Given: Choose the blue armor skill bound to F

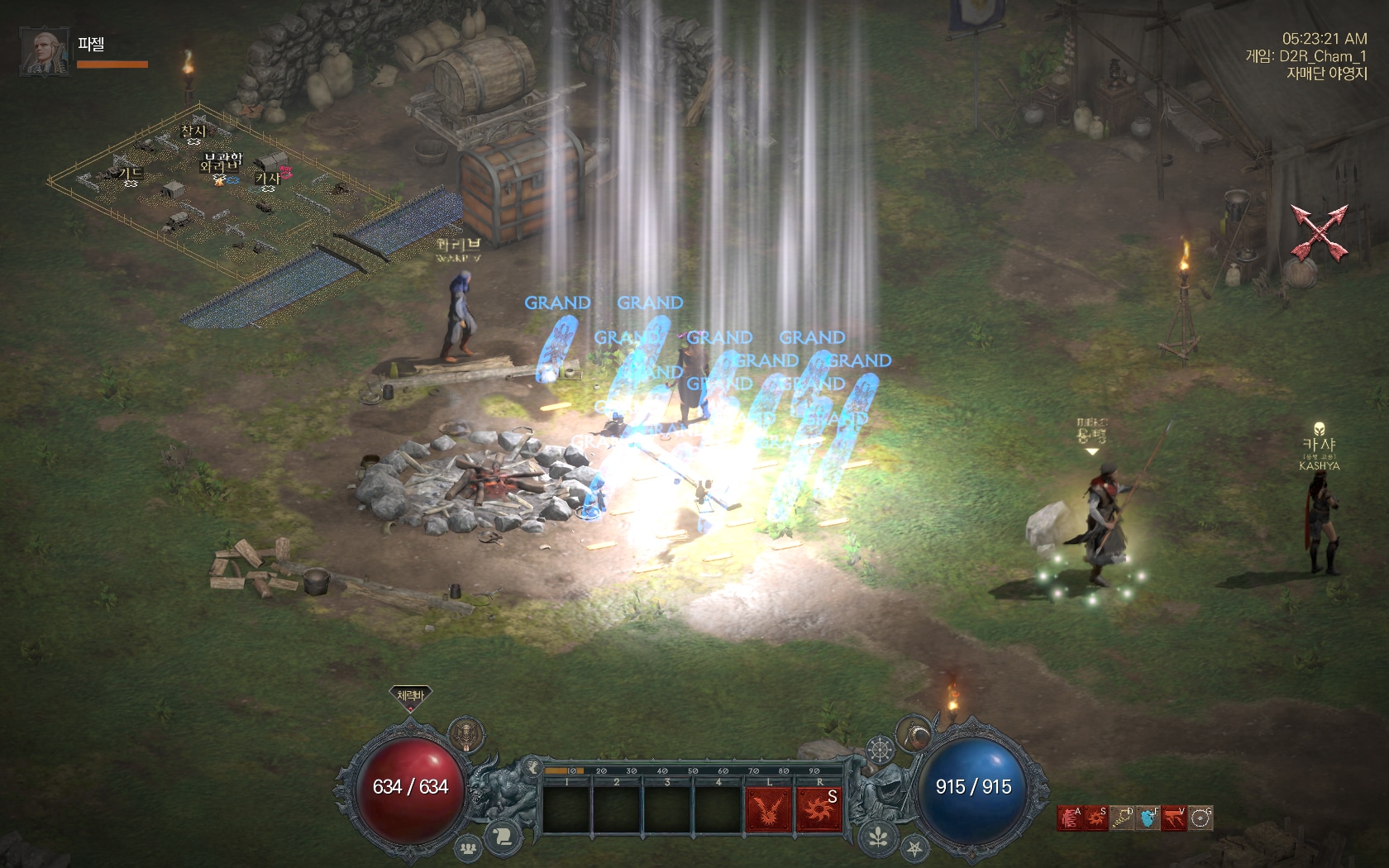Looking at the screenshot, I should tap(1148, 818).
